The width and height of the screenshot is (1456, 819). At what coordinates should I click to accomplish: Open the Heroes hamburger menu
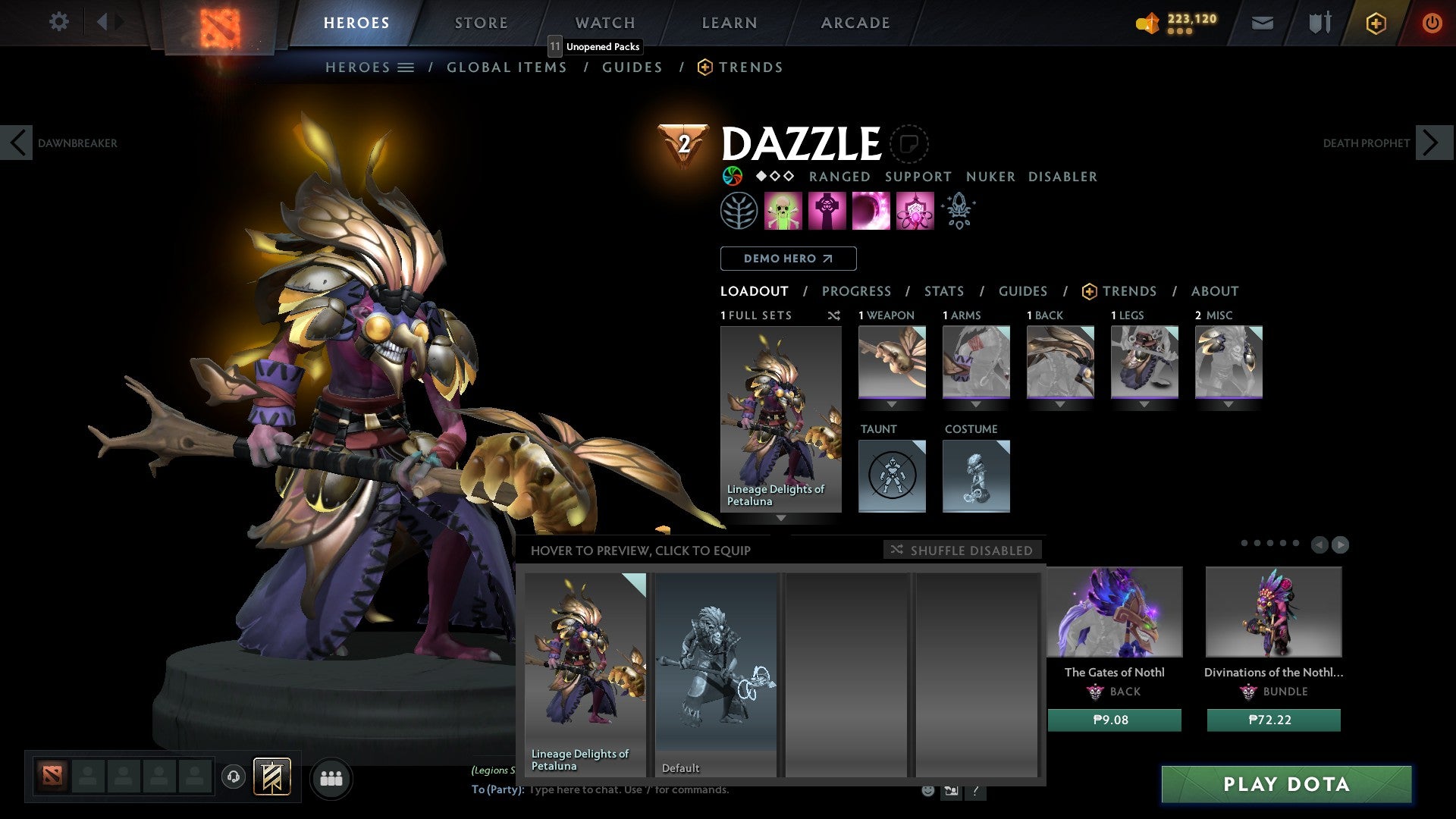coord(406,67)
